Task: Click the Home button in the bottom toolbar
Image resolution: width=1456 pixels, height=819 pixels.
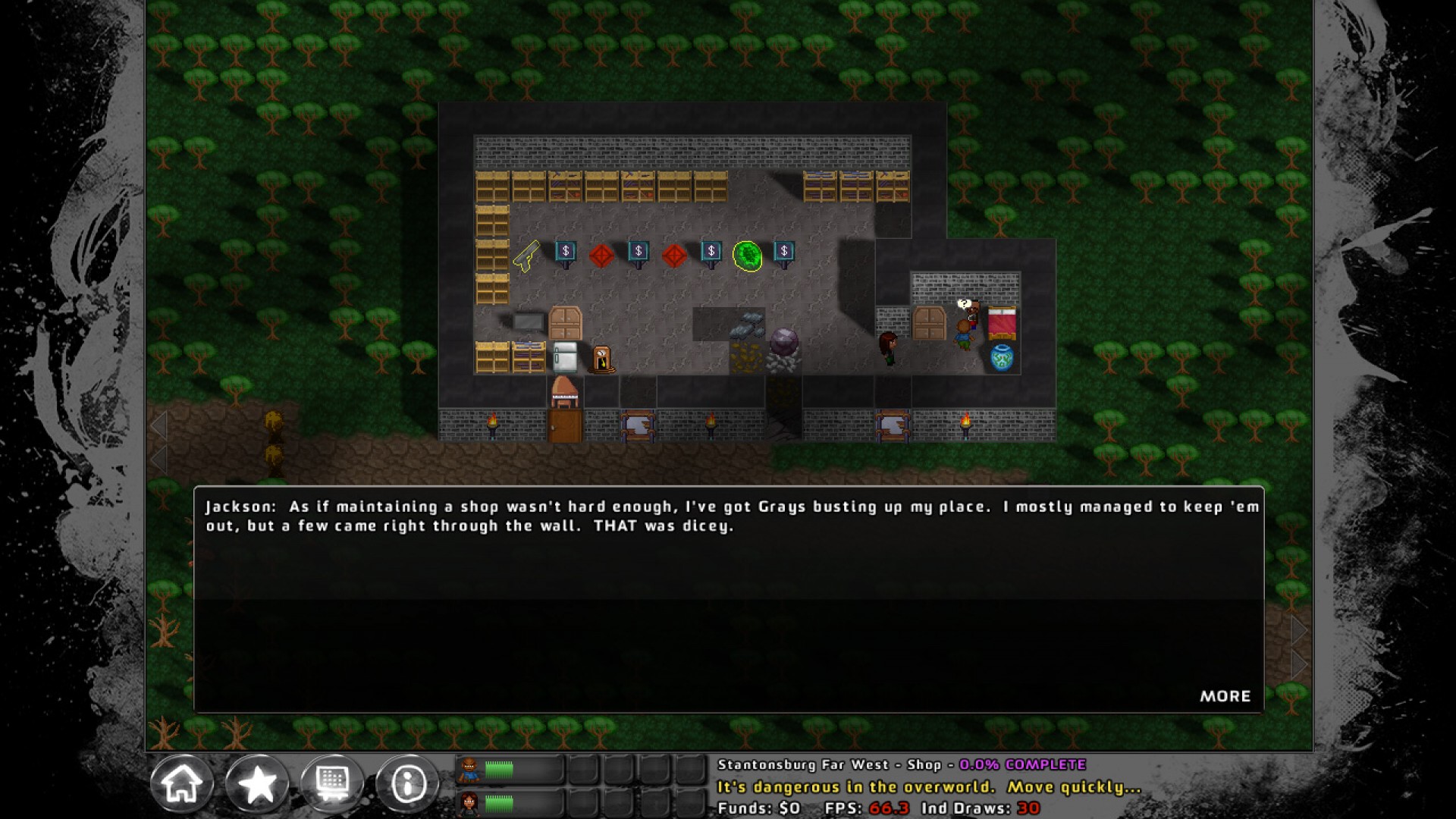Action: click(182, 783)
